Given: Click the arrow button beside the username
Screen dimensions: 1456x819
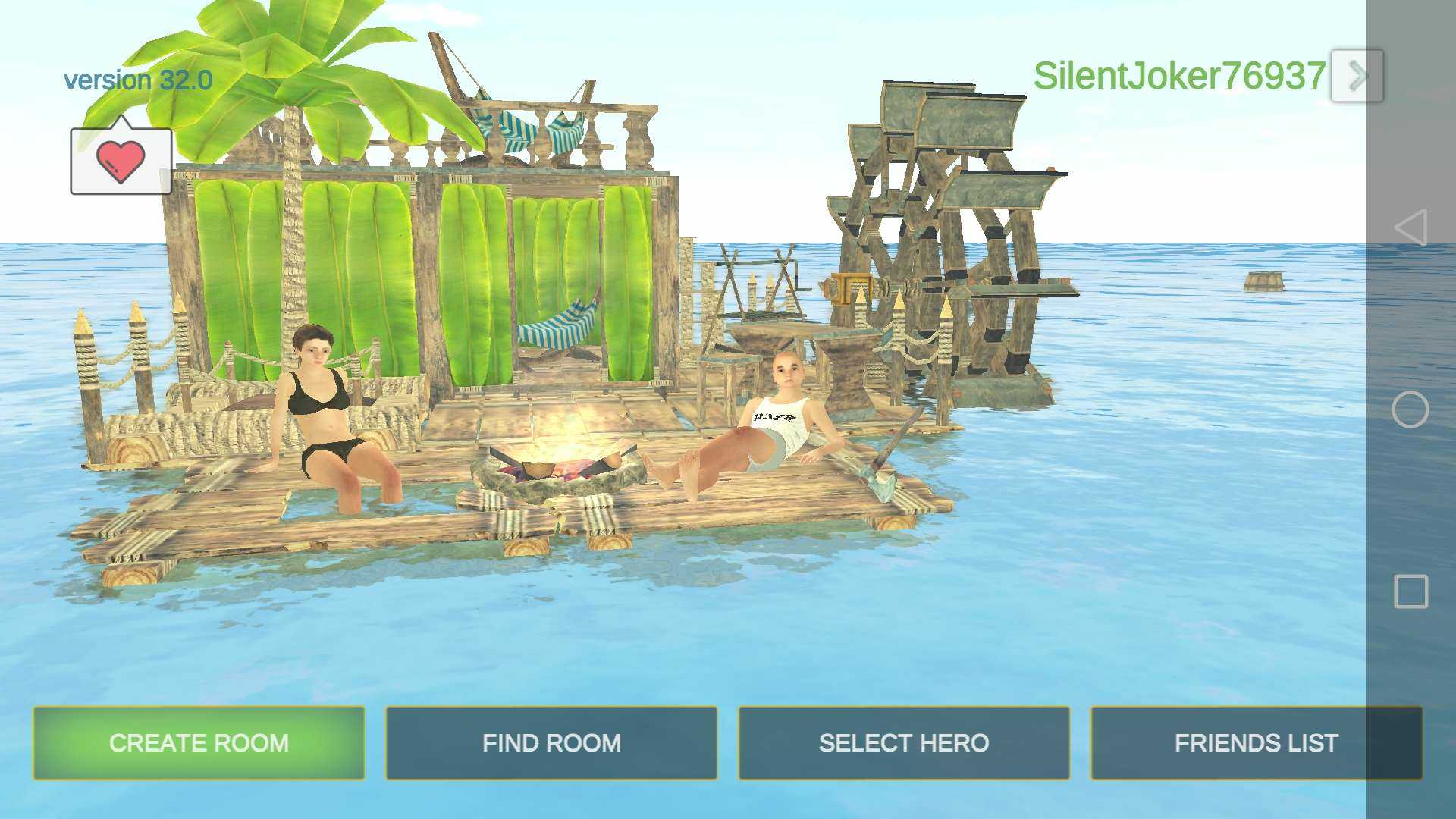Looking at the screenshot, I should click(x=1357, y=76).
